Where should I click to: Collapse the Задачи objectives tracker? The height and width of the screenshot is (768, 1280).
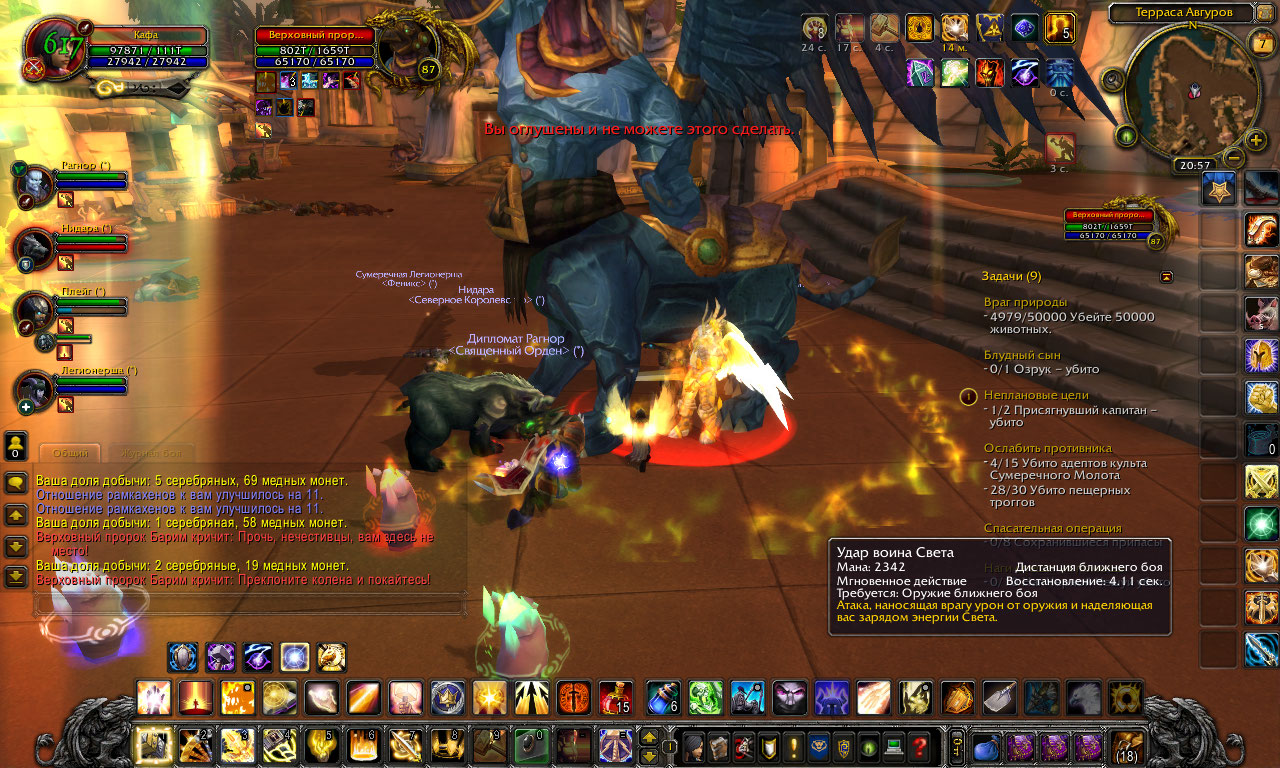tap(1166, 276)
